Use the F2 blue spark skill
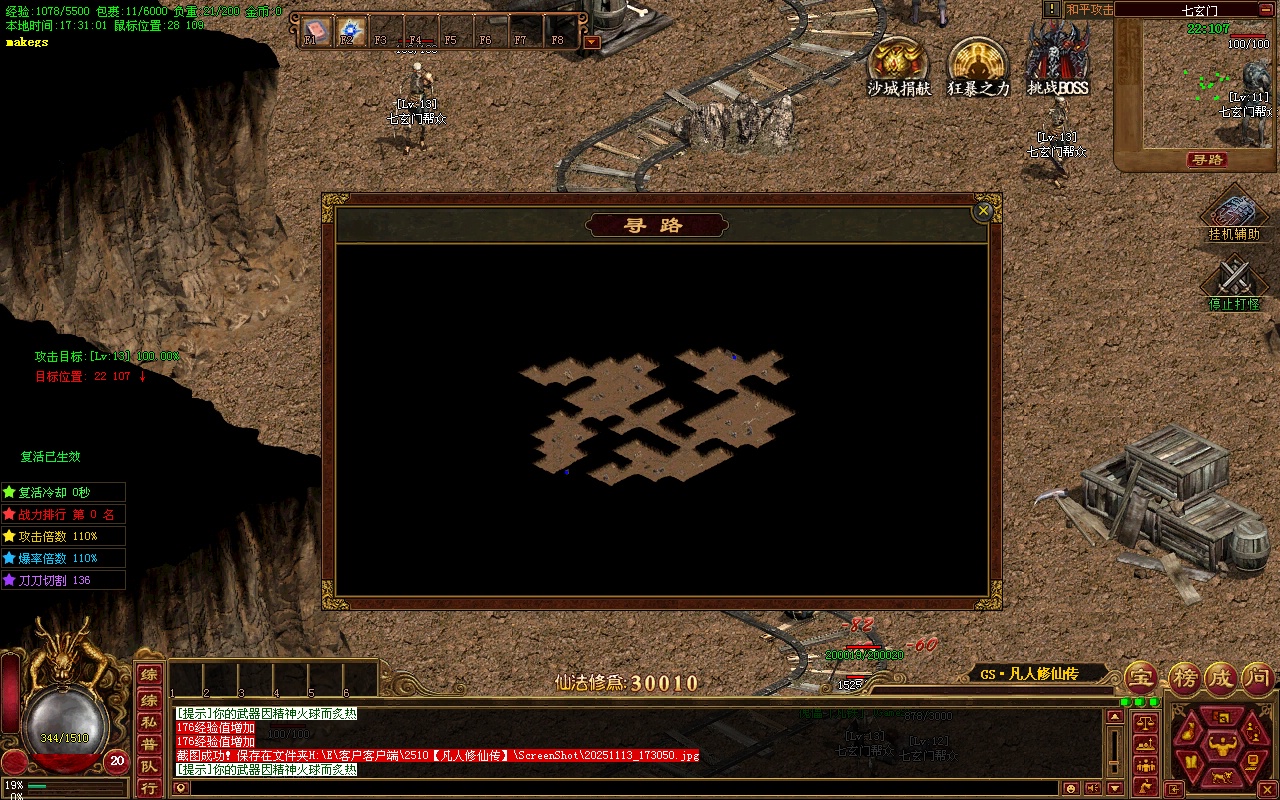1280x800 pixels. [x=349, y=30]
